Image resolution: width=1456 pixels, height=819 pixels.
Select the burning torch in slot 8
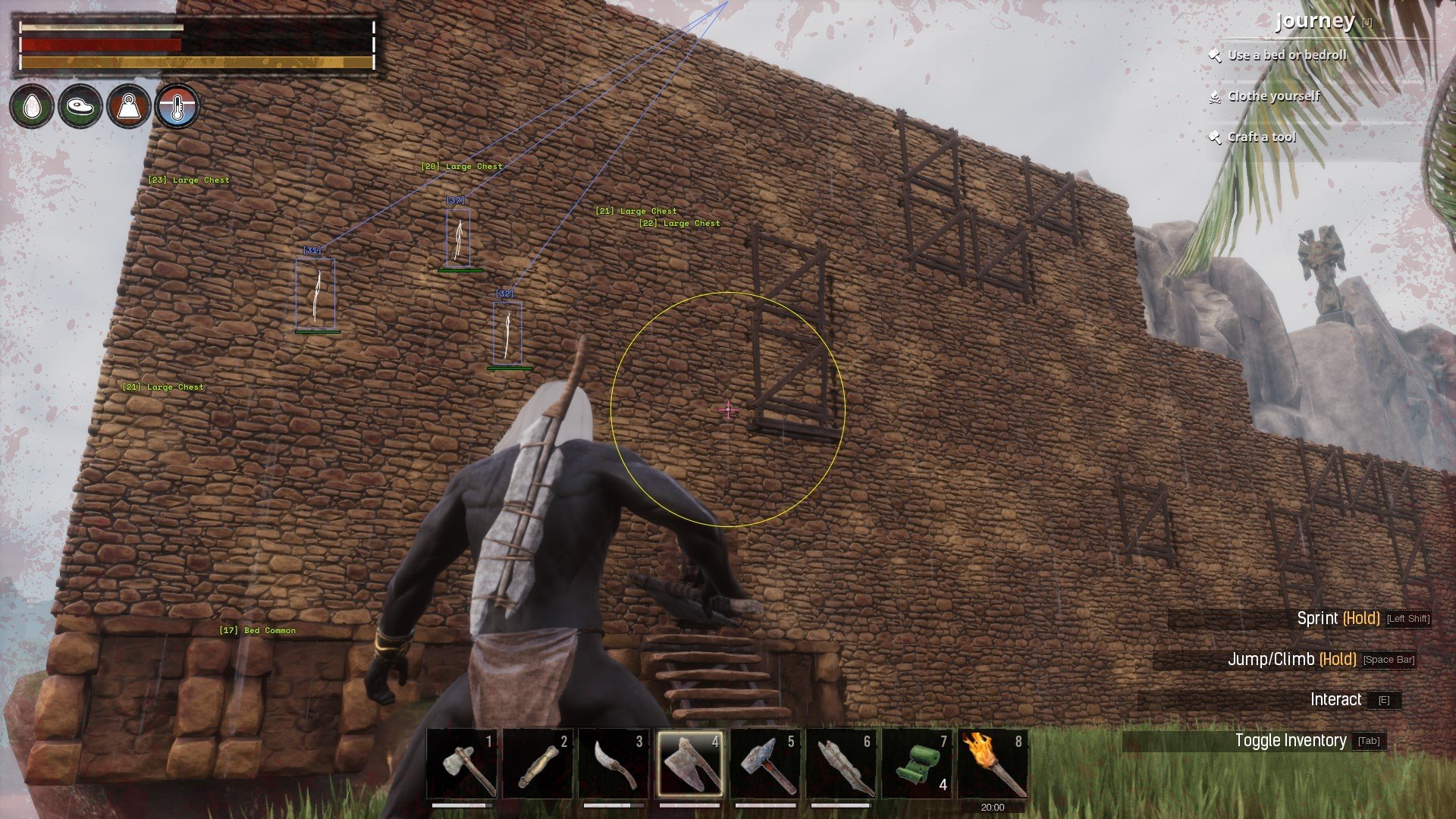tap(993, 764)
